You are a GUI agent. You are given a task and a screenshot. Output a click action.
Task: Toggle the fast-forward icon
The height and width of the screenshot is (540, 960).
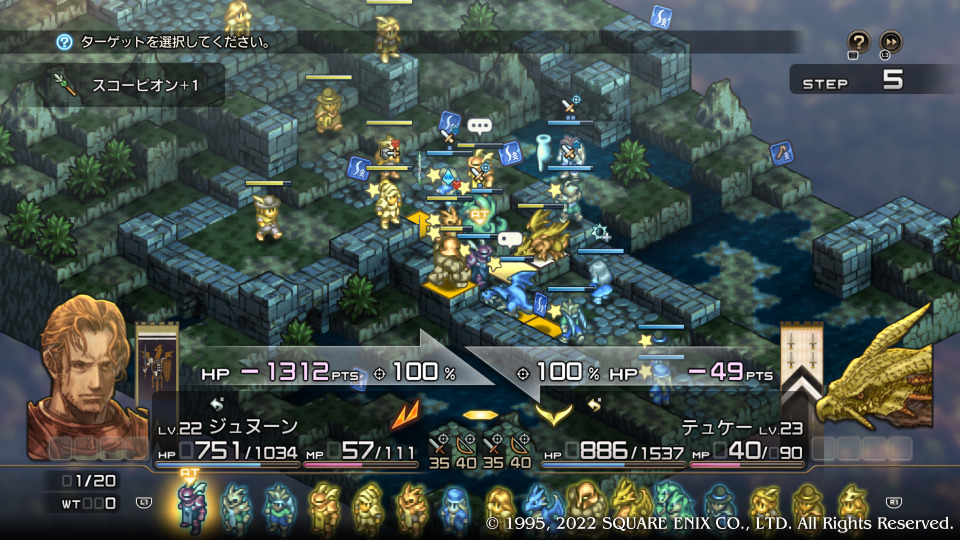pyautogui.click(x=889, y=42)
